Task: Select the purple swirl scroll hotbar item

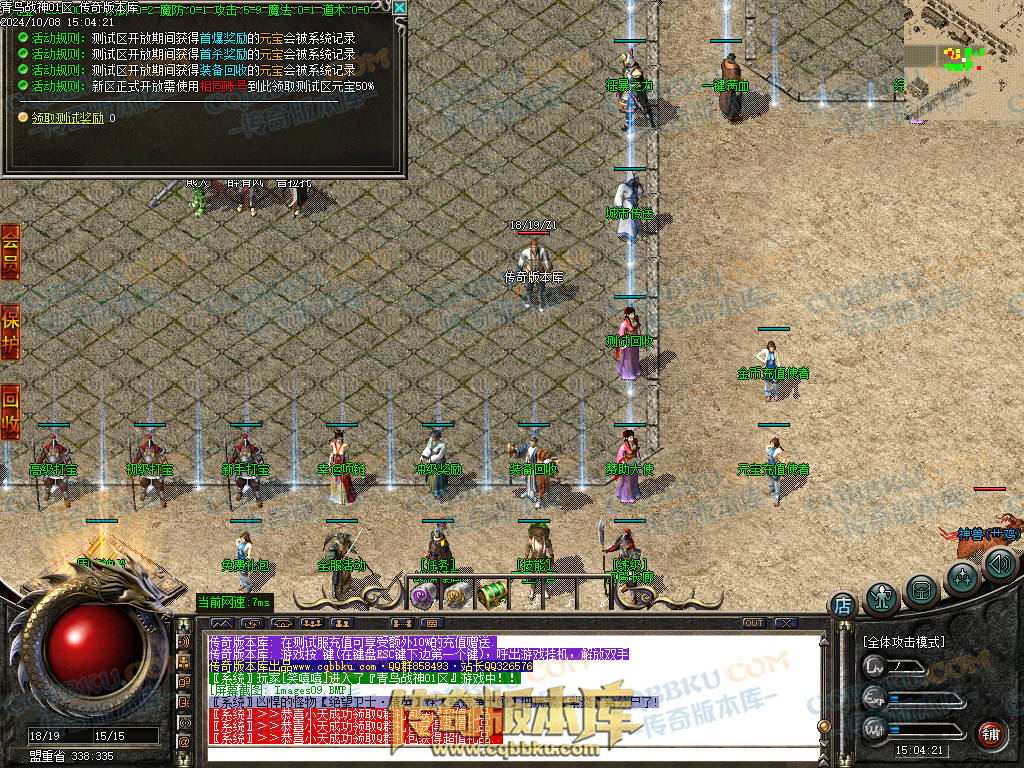Action: (423, 595)
